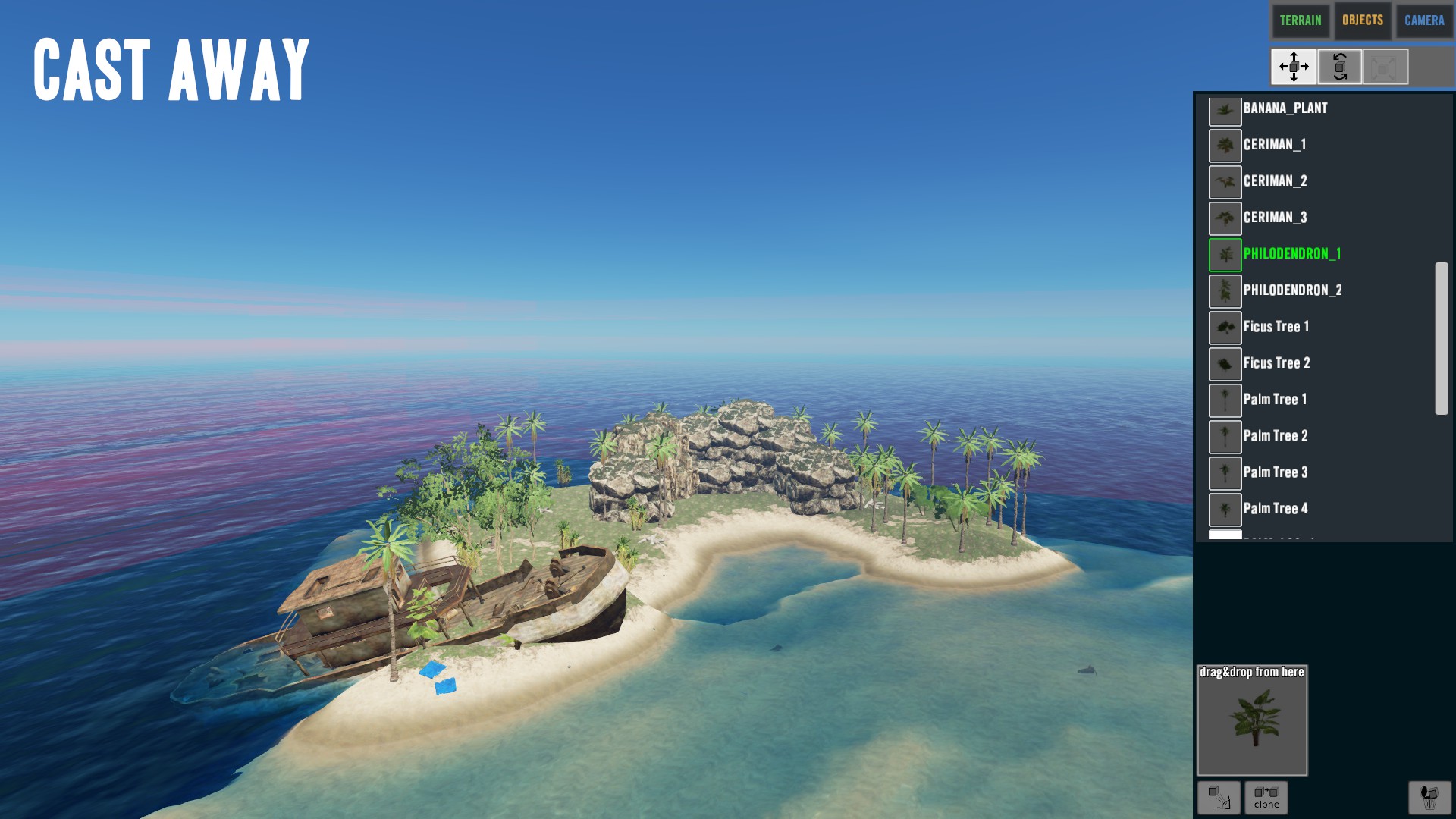Clone the selected object

1266,797
